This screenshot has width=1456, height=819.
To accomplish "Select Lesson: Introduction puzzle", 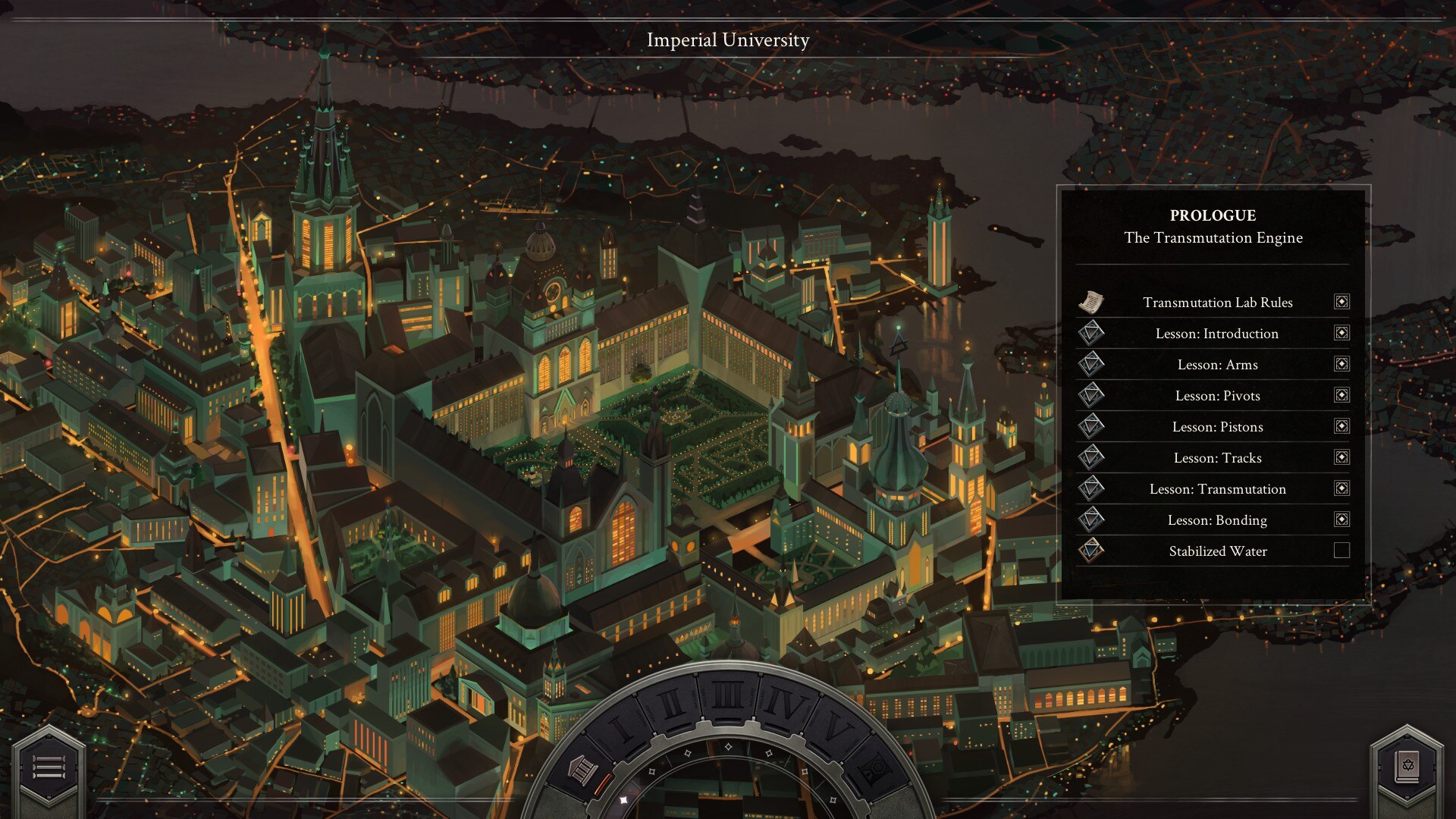I will coord(1216,334).
